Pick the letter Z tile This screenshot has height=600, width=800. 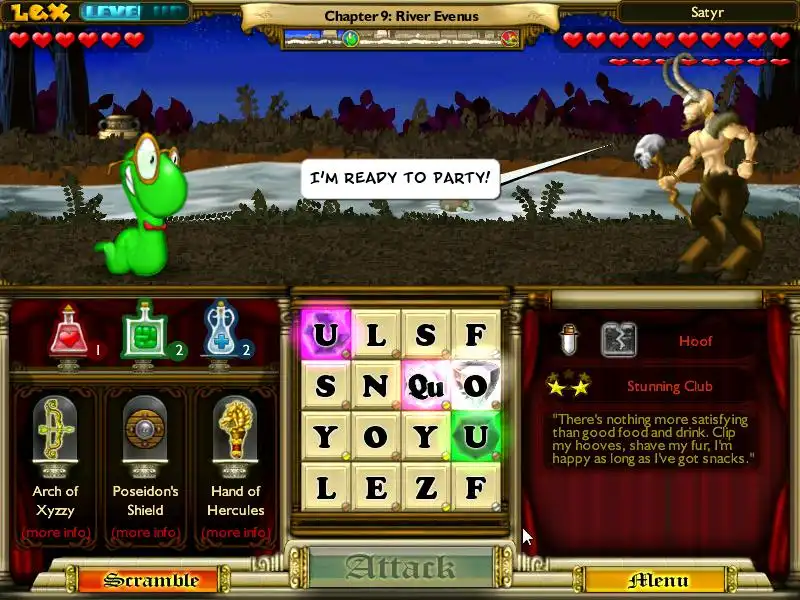(x=426, y=487)
